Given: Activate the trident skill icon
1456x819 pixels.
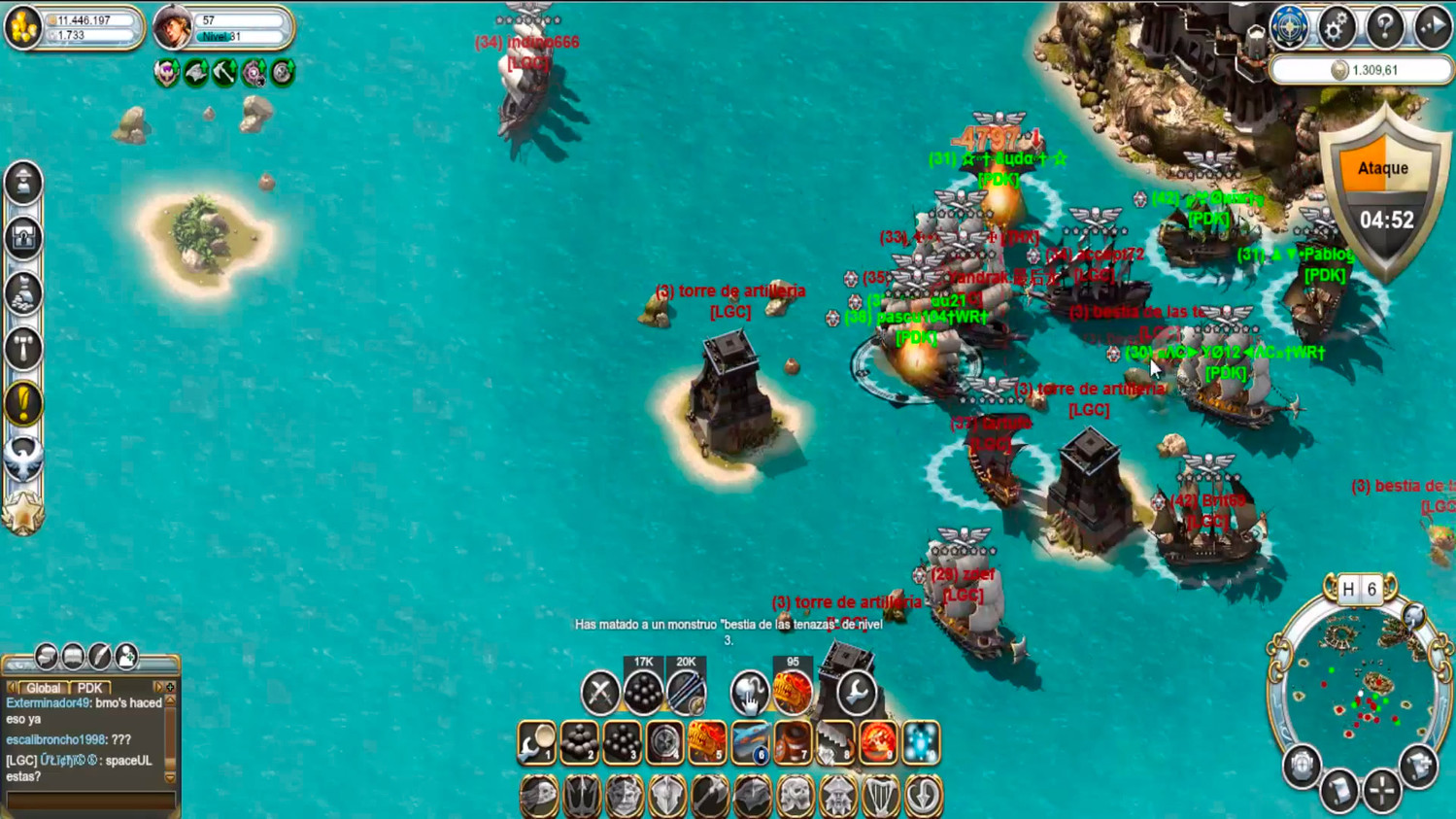Looking at the screenshot, I should [582, 797].
